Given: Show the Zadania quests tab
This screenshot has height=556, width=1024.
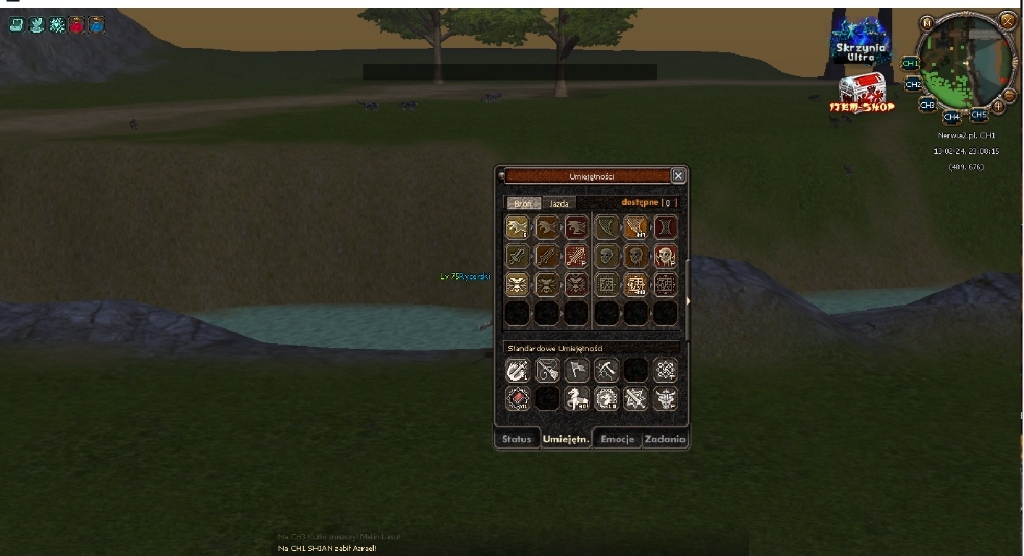Looking at the screenshot, I should 665,439.
